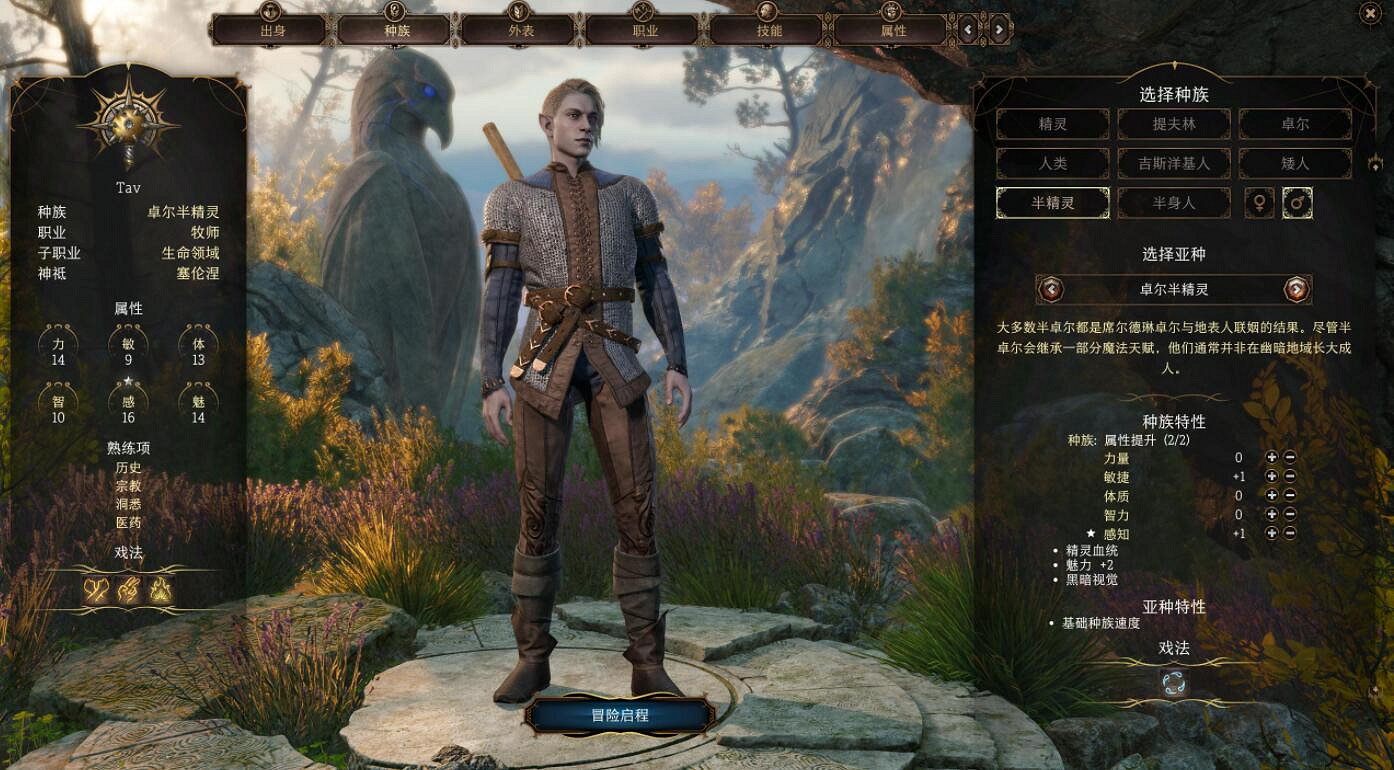This screenshot has width=1394, height=770.
Task: Select the 半身人 race
Action: click(x=1174, y=203)
